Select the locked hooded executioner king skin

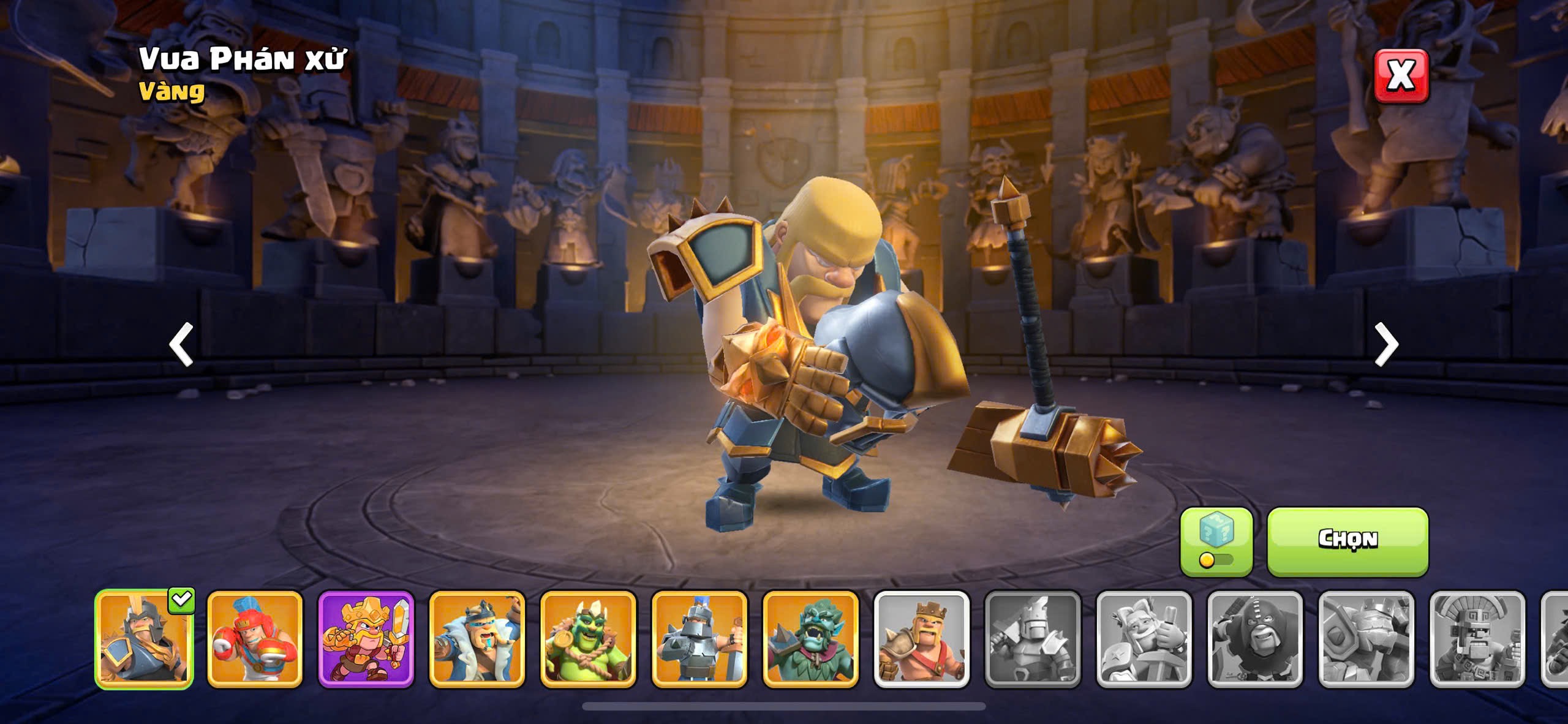click(1255, 639)
